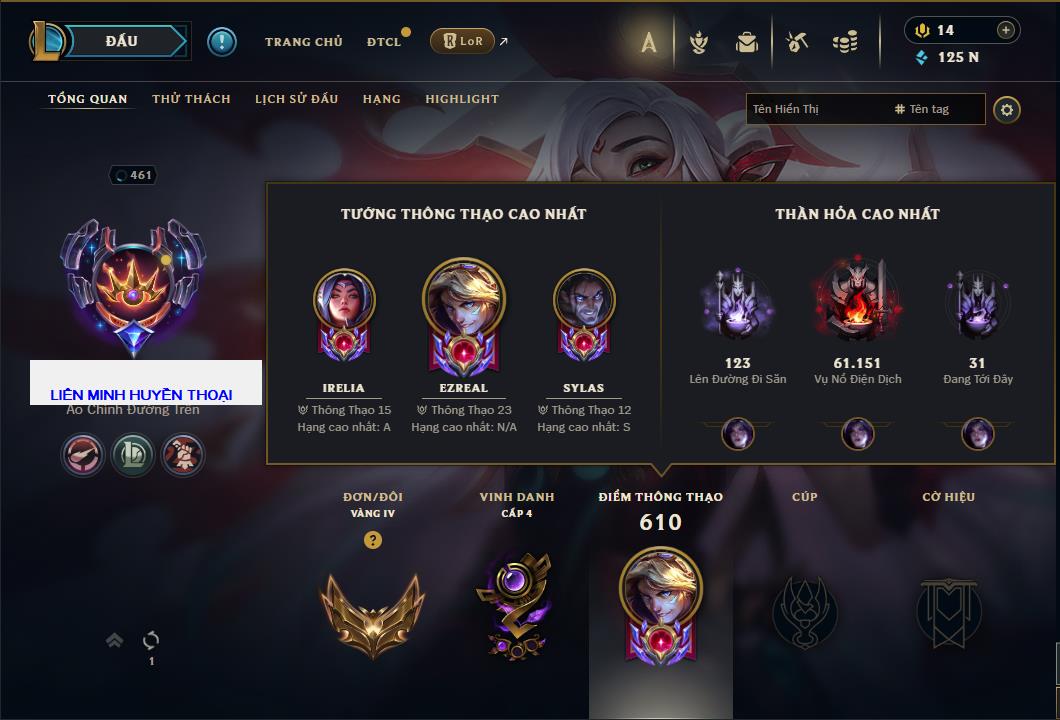The height and width of the screenshot is (720, 1060).
Task: Open the coin stack store icon
Action: tap(845, 42)
